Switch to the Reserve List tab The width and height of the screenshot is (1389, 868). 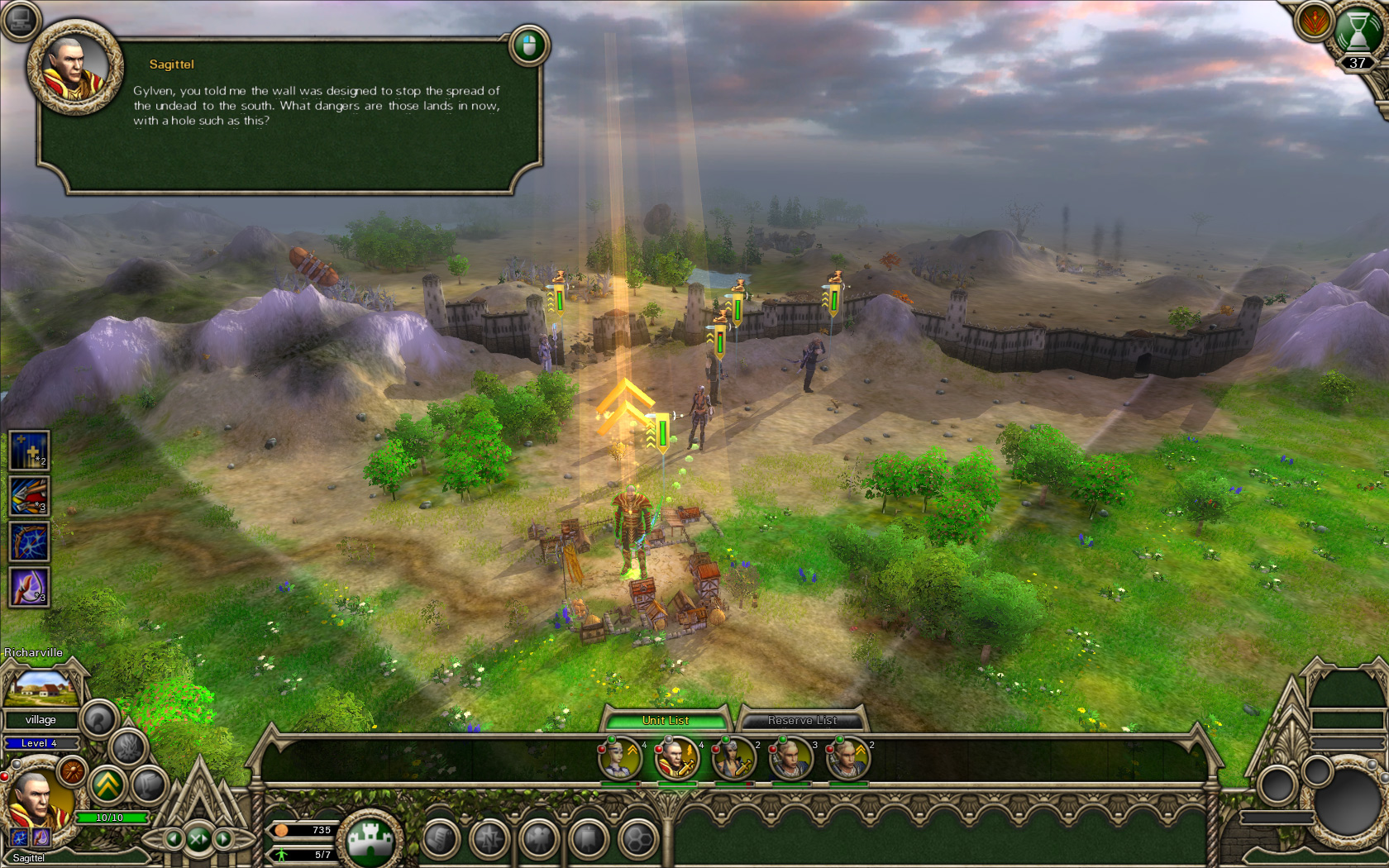click(801, 720)
